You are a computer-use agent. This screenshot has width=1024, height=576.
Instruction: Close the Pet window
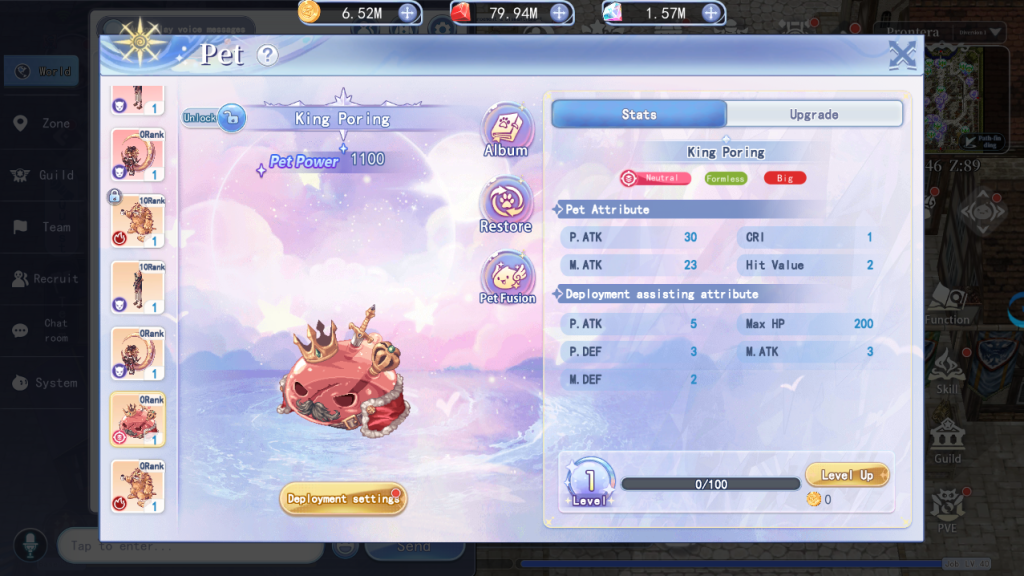(x=902, y=55)
